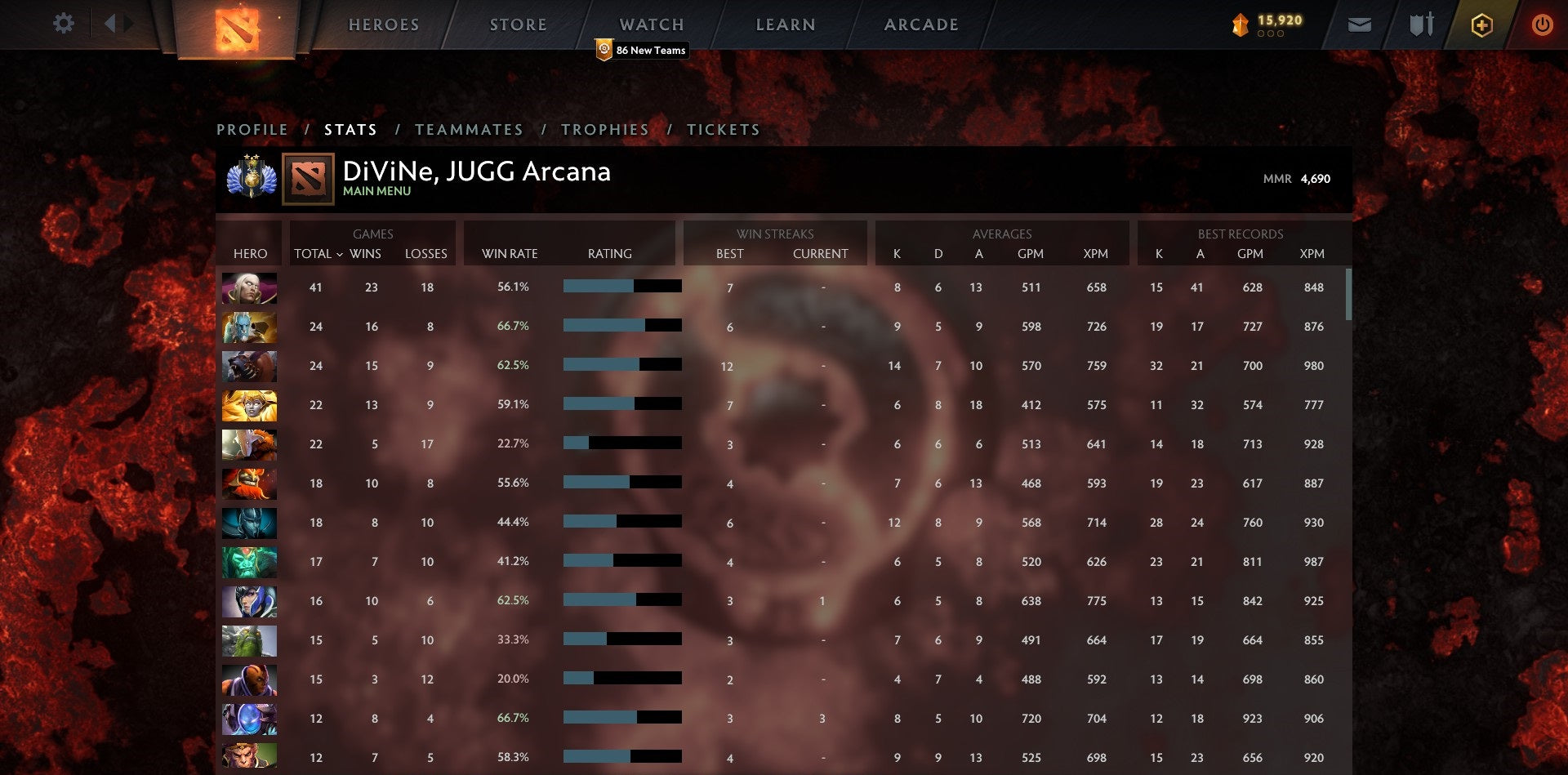Click the sort chevron next to TOTAL
The width and height of the screenshot is (1568, 775).
click(x=342, y=255)
